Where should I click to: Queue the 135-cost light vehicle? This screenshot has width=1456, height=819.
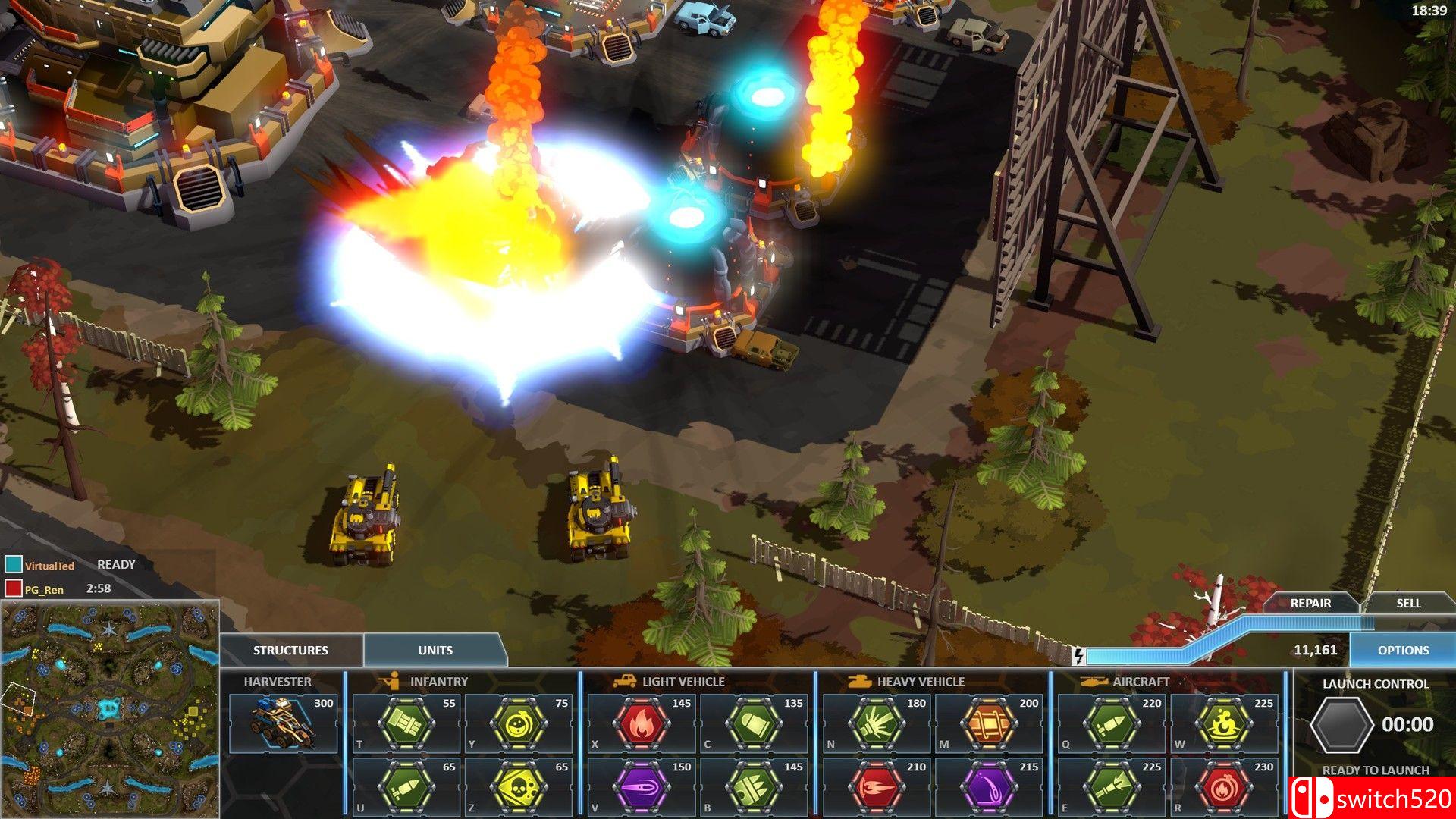[x=754, y=723]
